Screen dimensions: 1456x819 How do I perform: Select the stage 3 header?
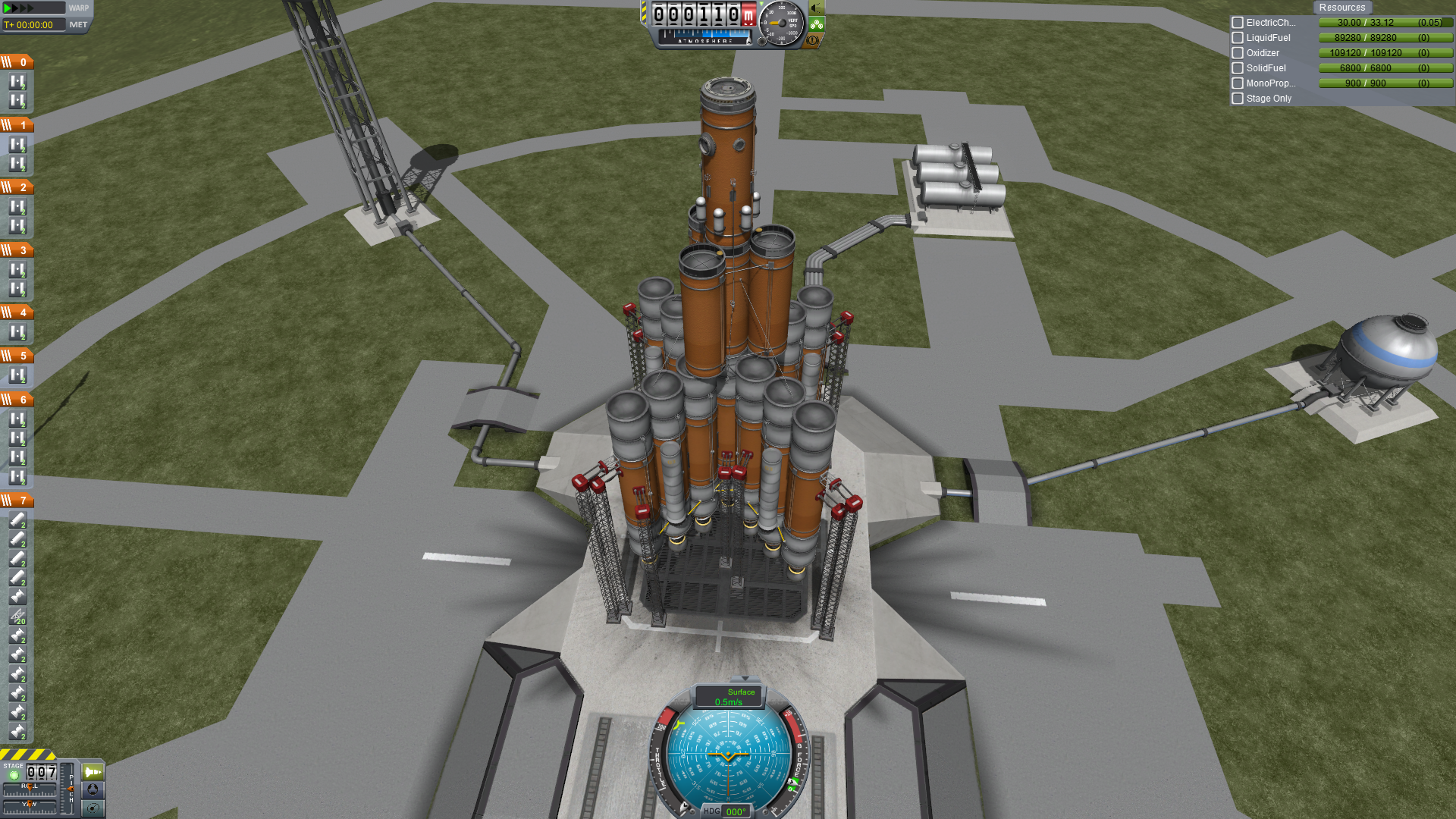[x=17, y=250]
